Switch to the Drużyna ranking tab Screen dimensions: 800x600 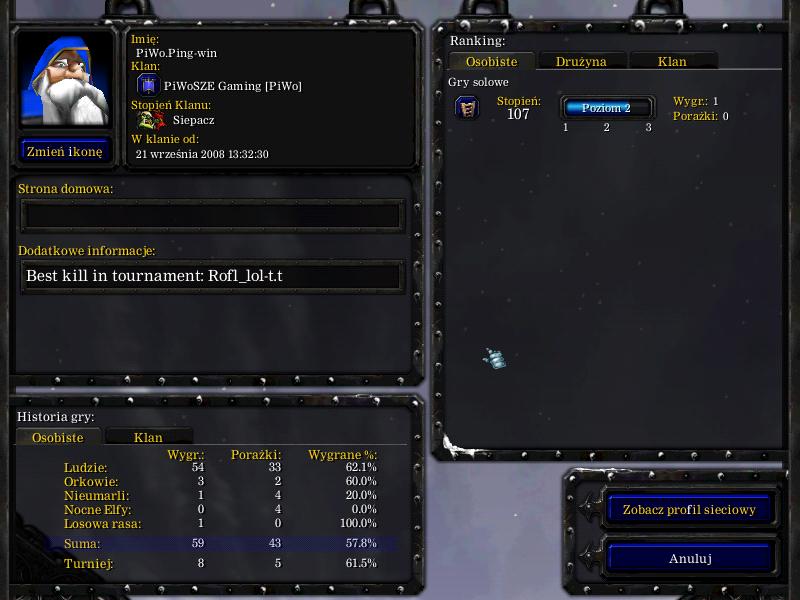pyautogui.click(x=581, y=61)
